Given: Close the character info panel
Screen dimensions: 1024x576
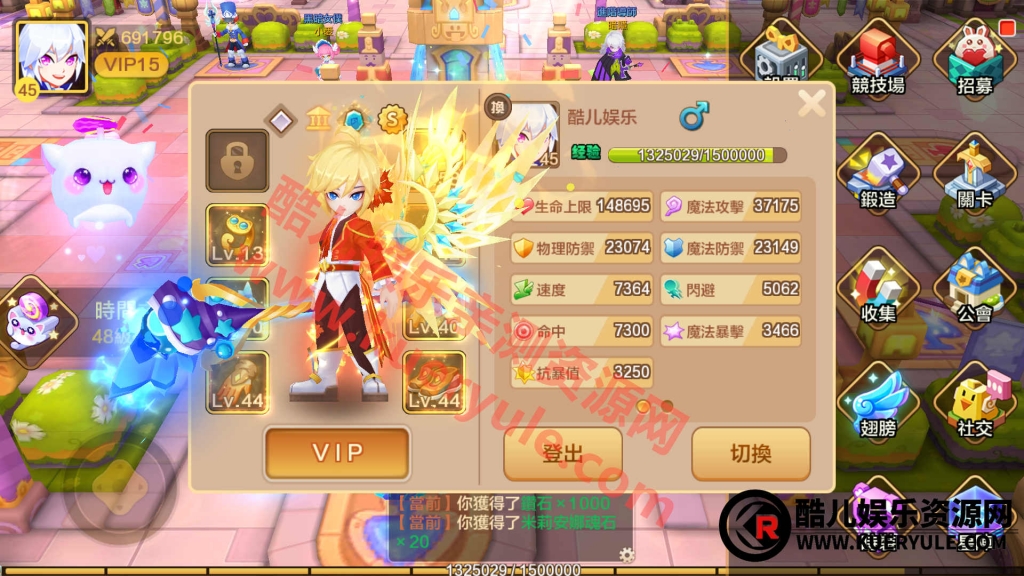Looking at the screenshot, I should (811, 102).
